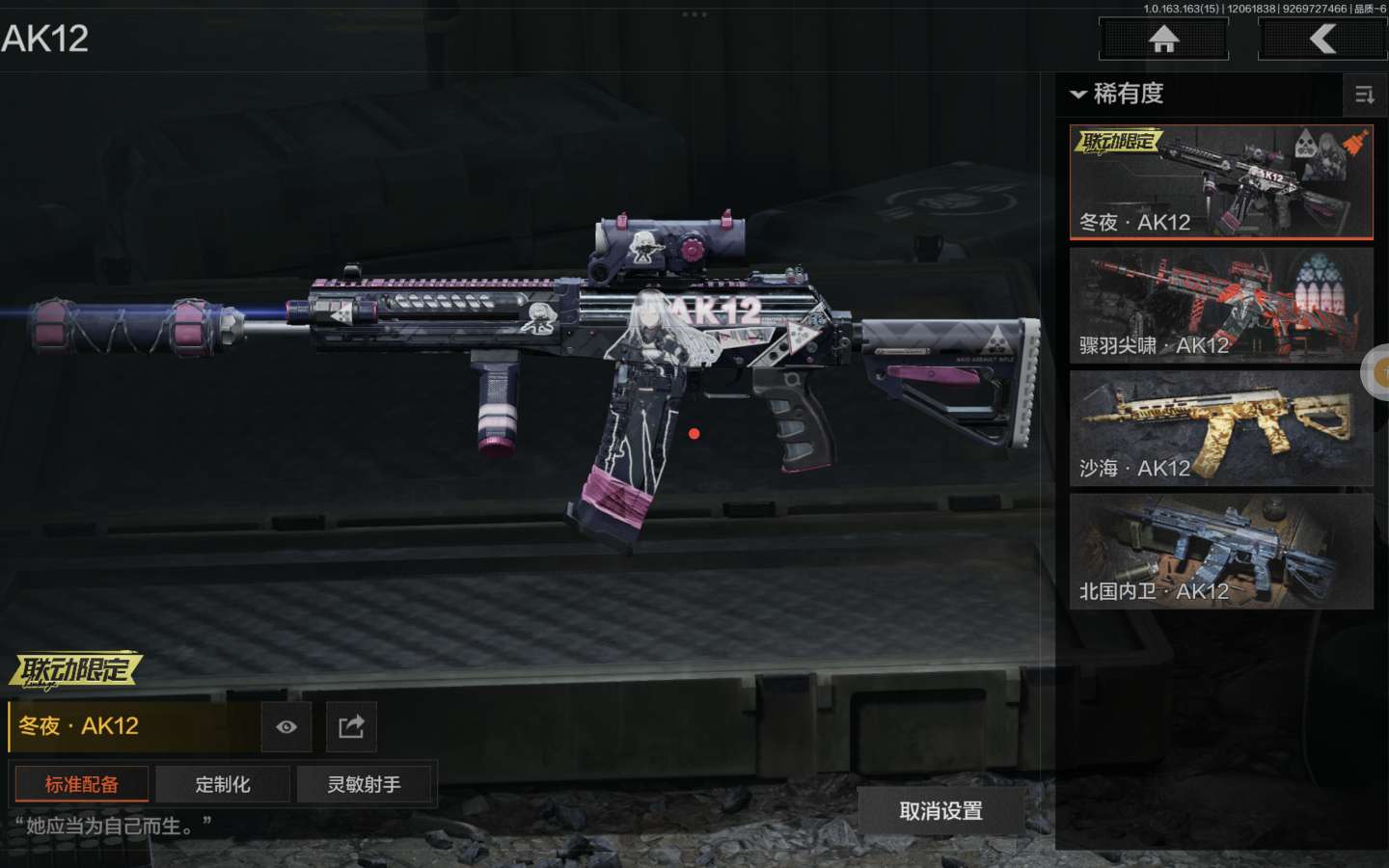Toggle the eye preview button
Viewport: 1389px width, 868px height.
pyautogui.click(x=286, y=727)
